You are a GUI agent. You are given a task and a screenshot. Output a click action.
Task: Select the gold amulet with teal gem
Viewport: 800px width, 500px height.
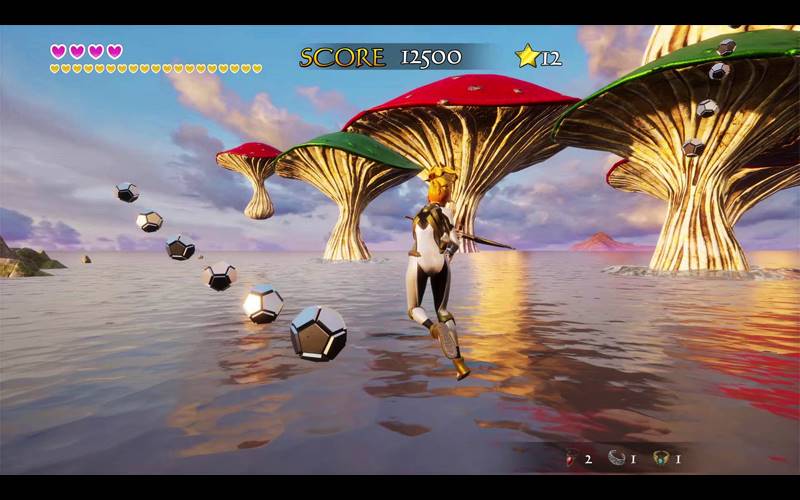660,458
